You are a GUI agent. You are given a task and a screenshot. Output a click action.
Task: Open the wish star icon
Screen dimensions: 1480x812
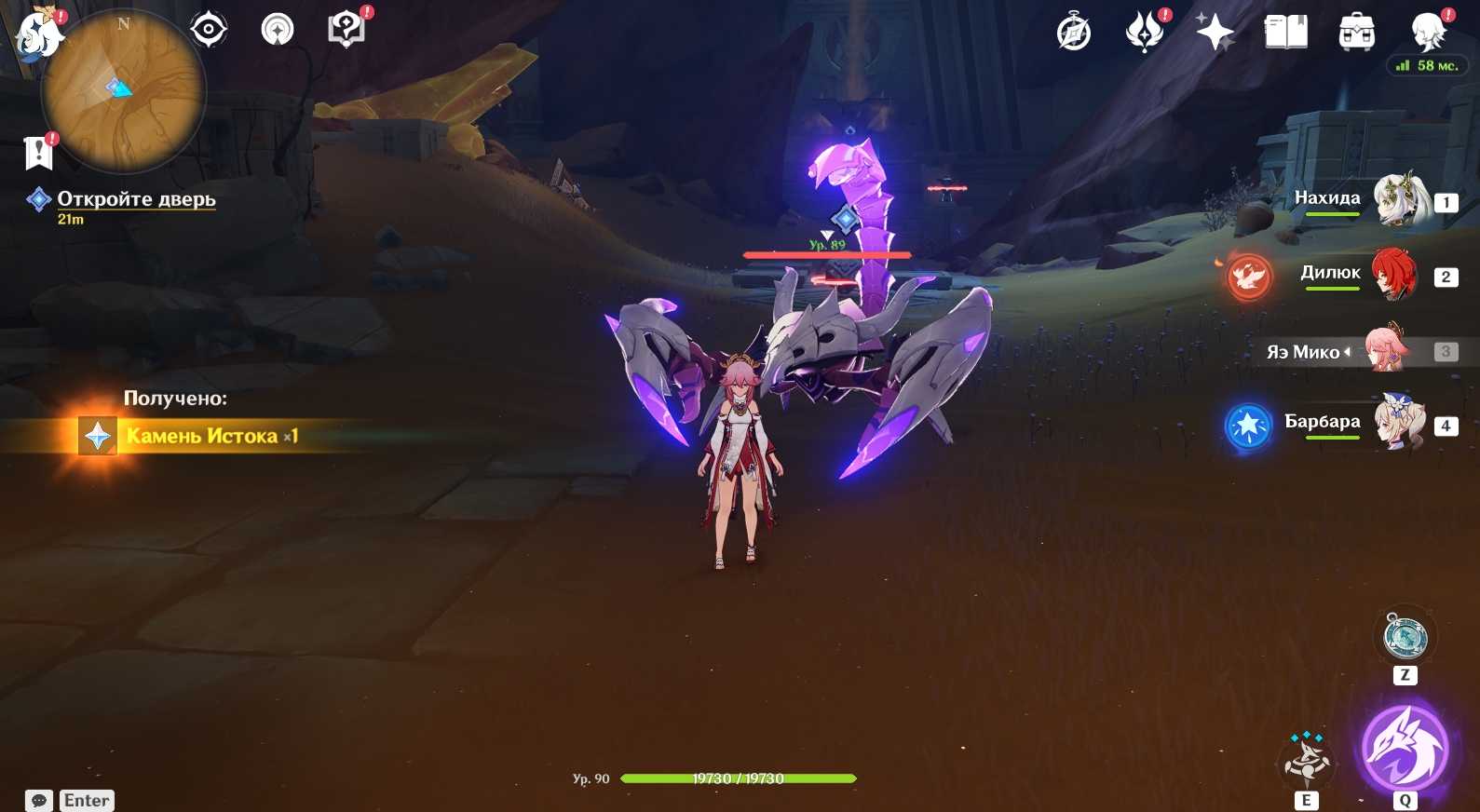[1215, 33]
